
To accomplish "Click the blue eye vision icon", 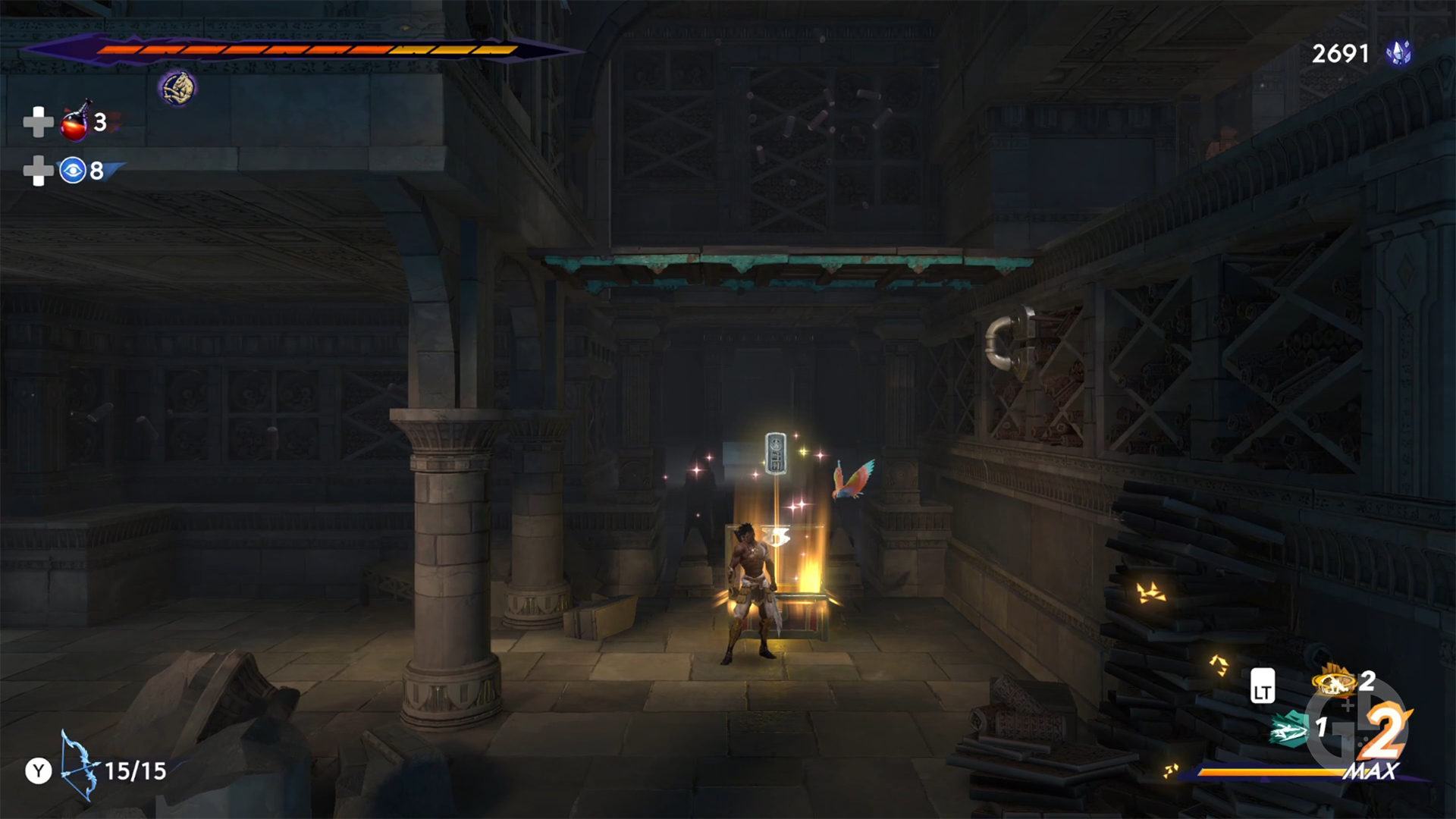I will pos(72,171).
